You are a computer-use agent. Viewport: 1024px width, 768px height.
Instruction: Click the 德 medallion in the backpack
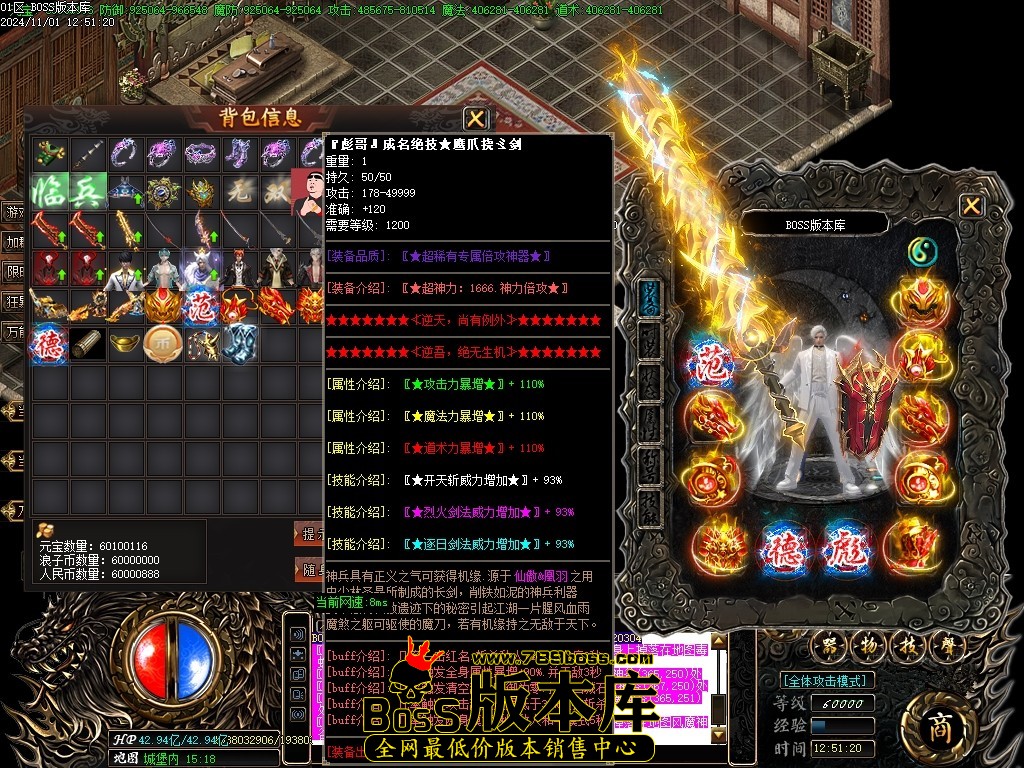point(49,343)
